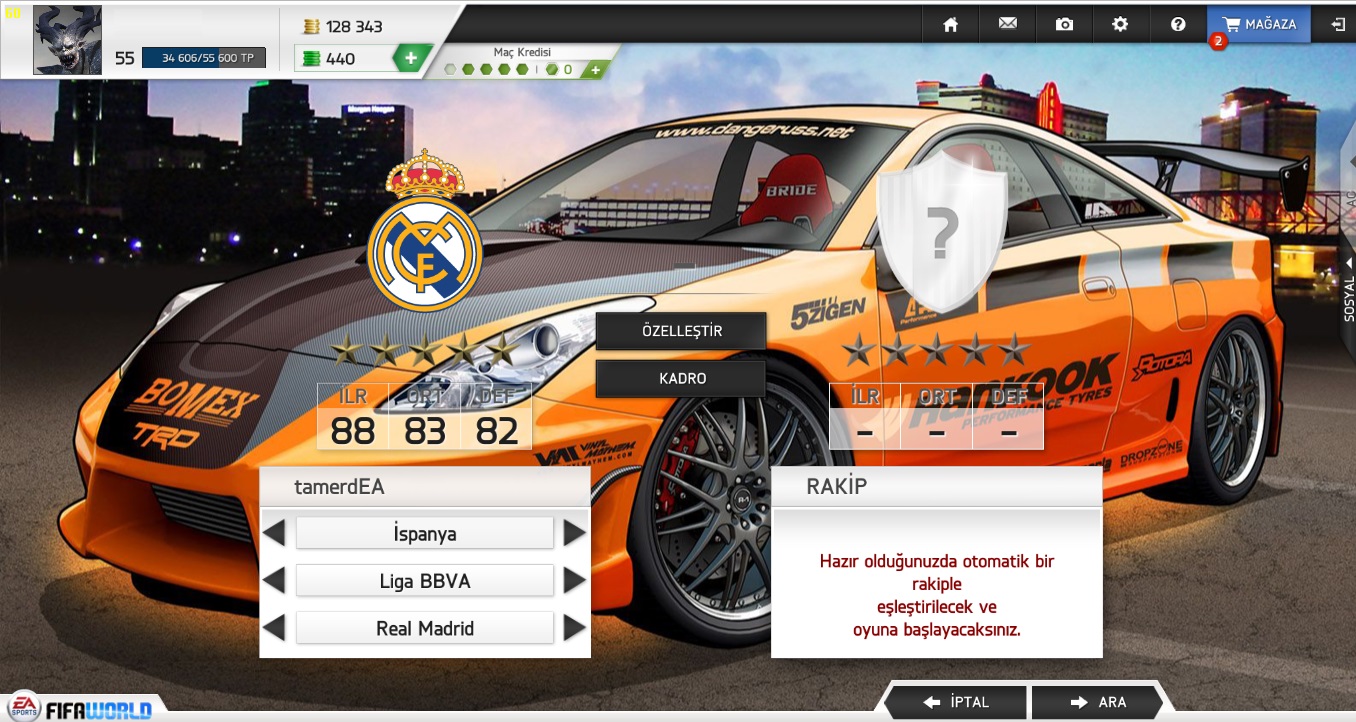
Task: Open the help question mark
Action: tap(1177, 24)
